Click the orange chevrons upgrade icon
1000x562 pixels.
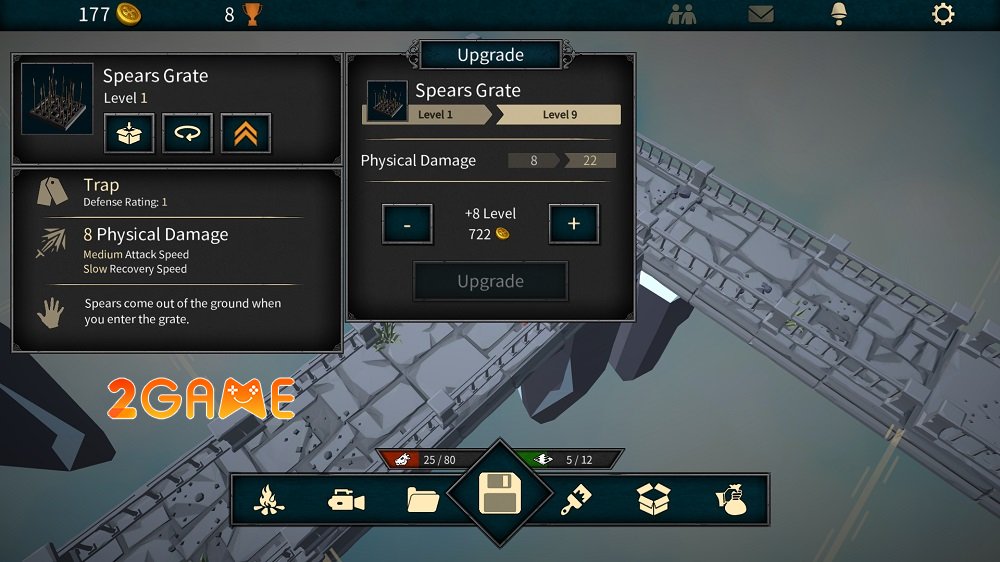(x=246, y=133)
